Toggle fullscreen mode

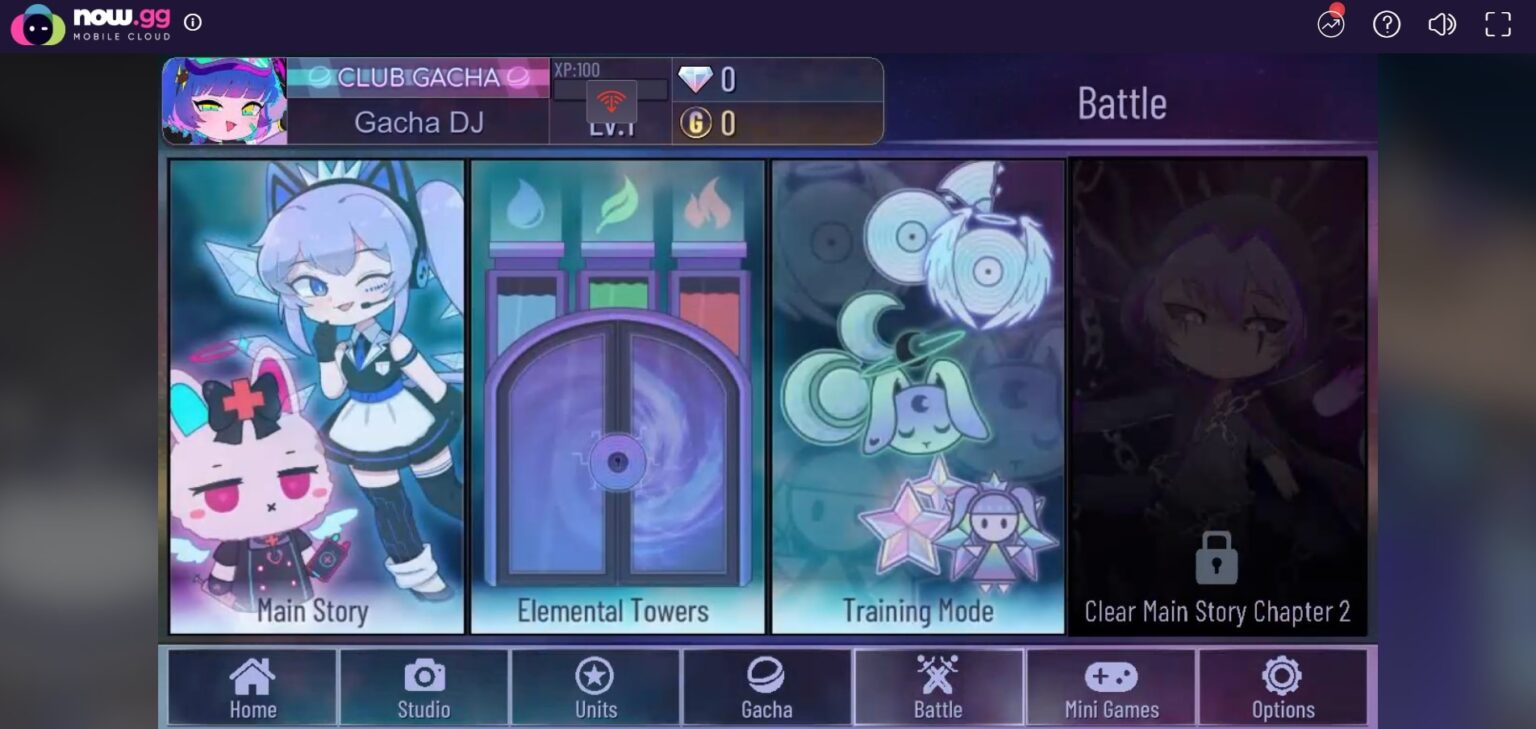[x=1497, y=25]
